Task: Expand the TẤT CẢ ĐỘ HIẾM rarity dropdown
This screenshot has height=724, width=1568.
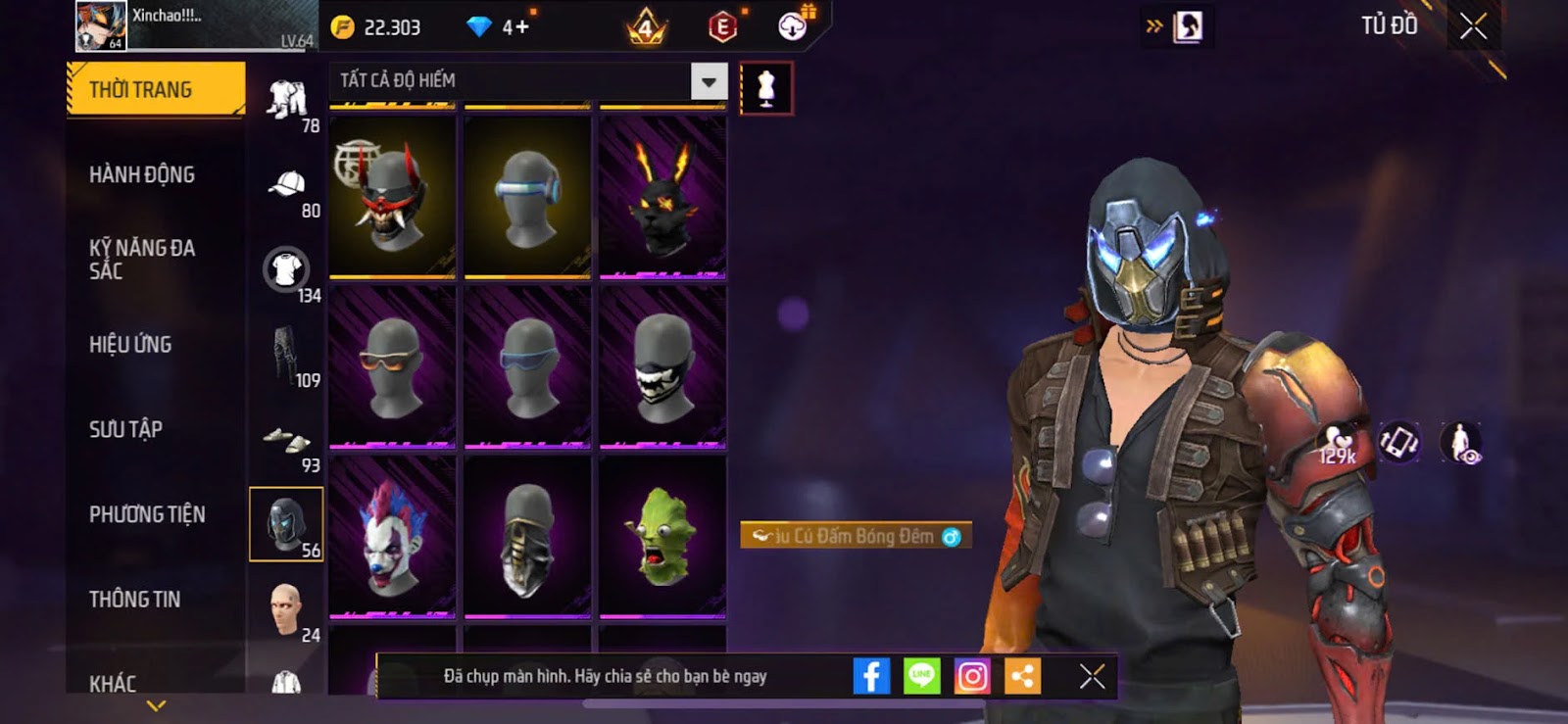Action: (x=709, y=81)
